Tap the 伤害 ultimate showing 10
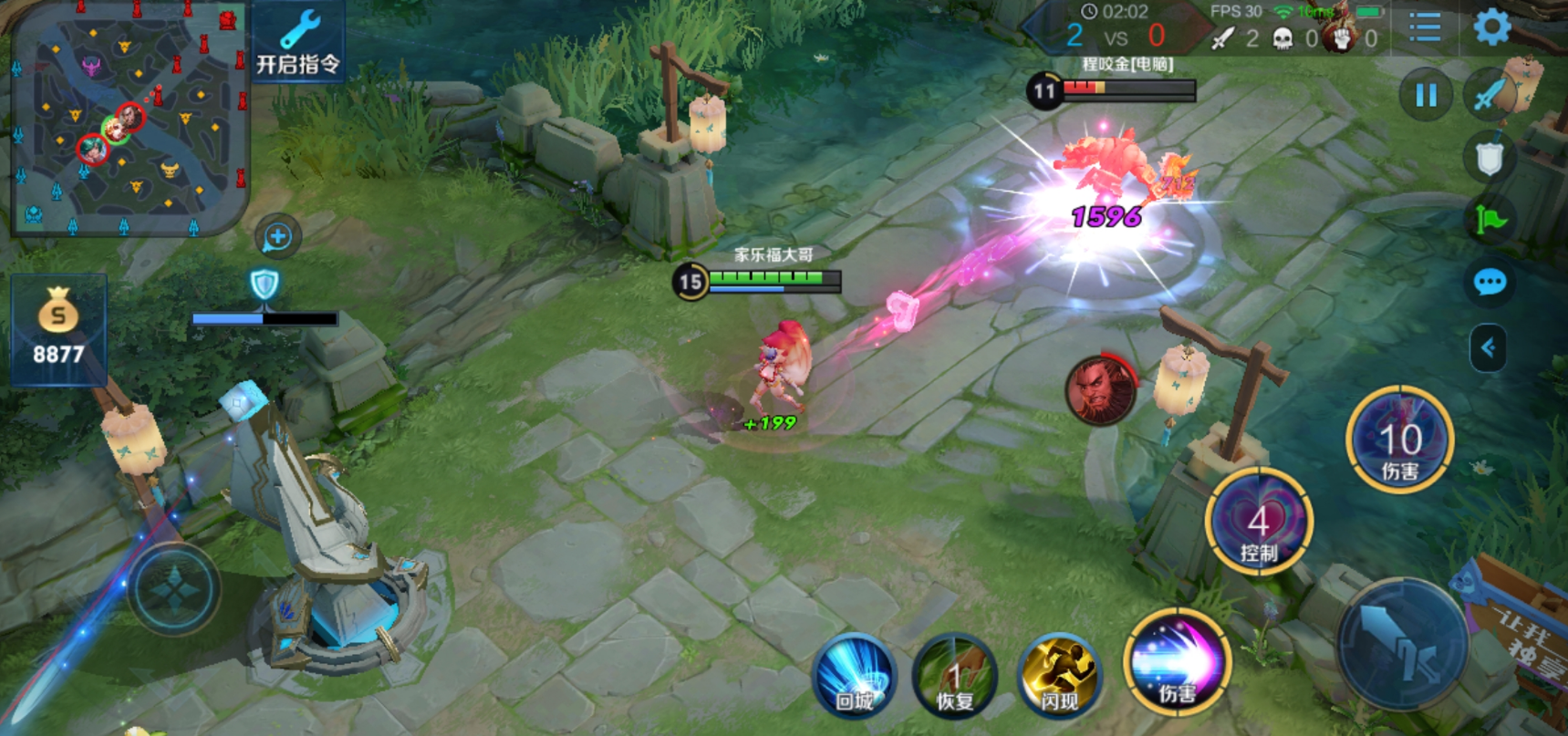 click(1399, 441)
